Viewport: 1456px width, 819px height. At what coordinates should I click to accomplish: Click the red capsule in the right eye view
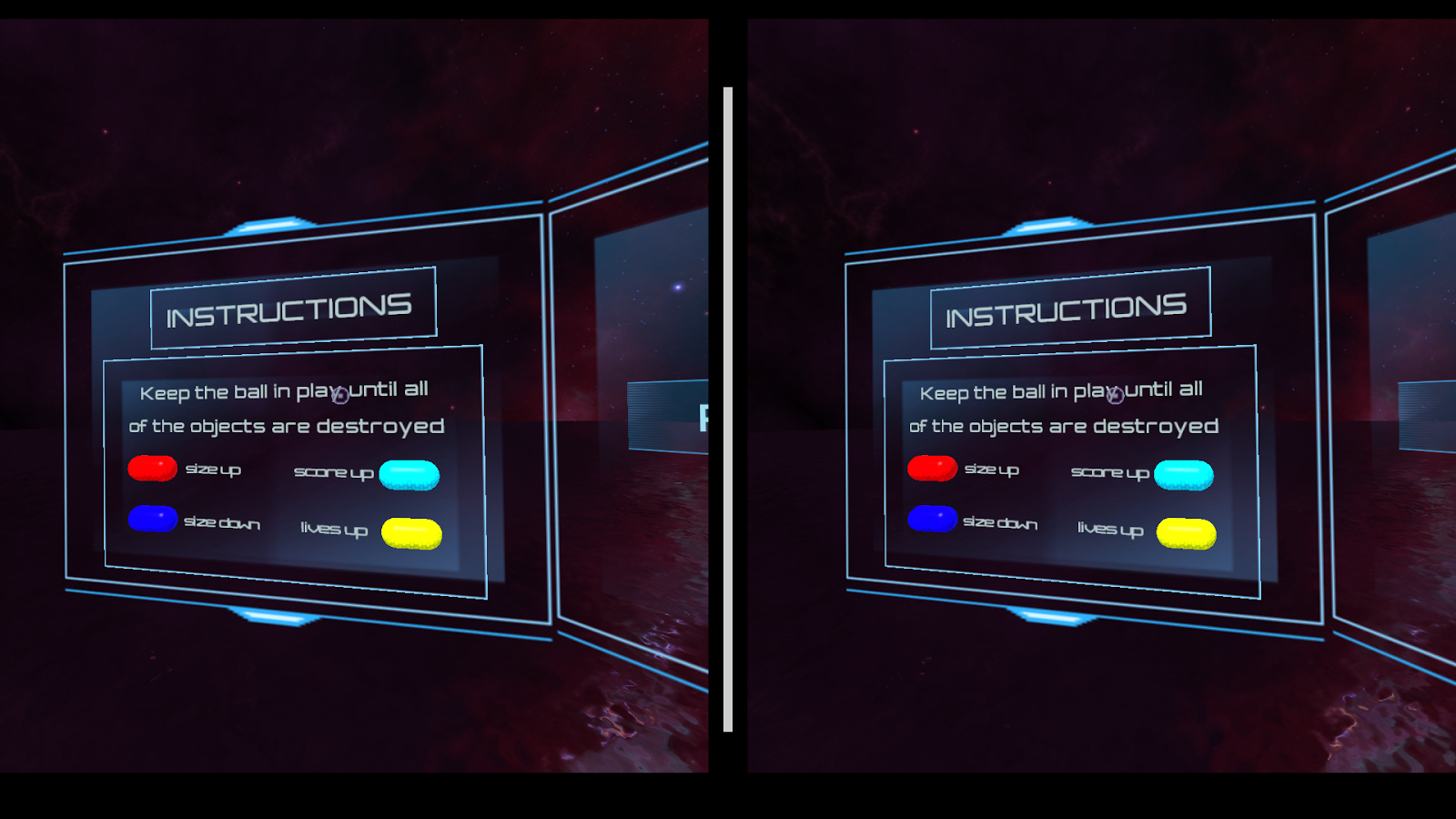pyautogui.click(x=930, y=469)
